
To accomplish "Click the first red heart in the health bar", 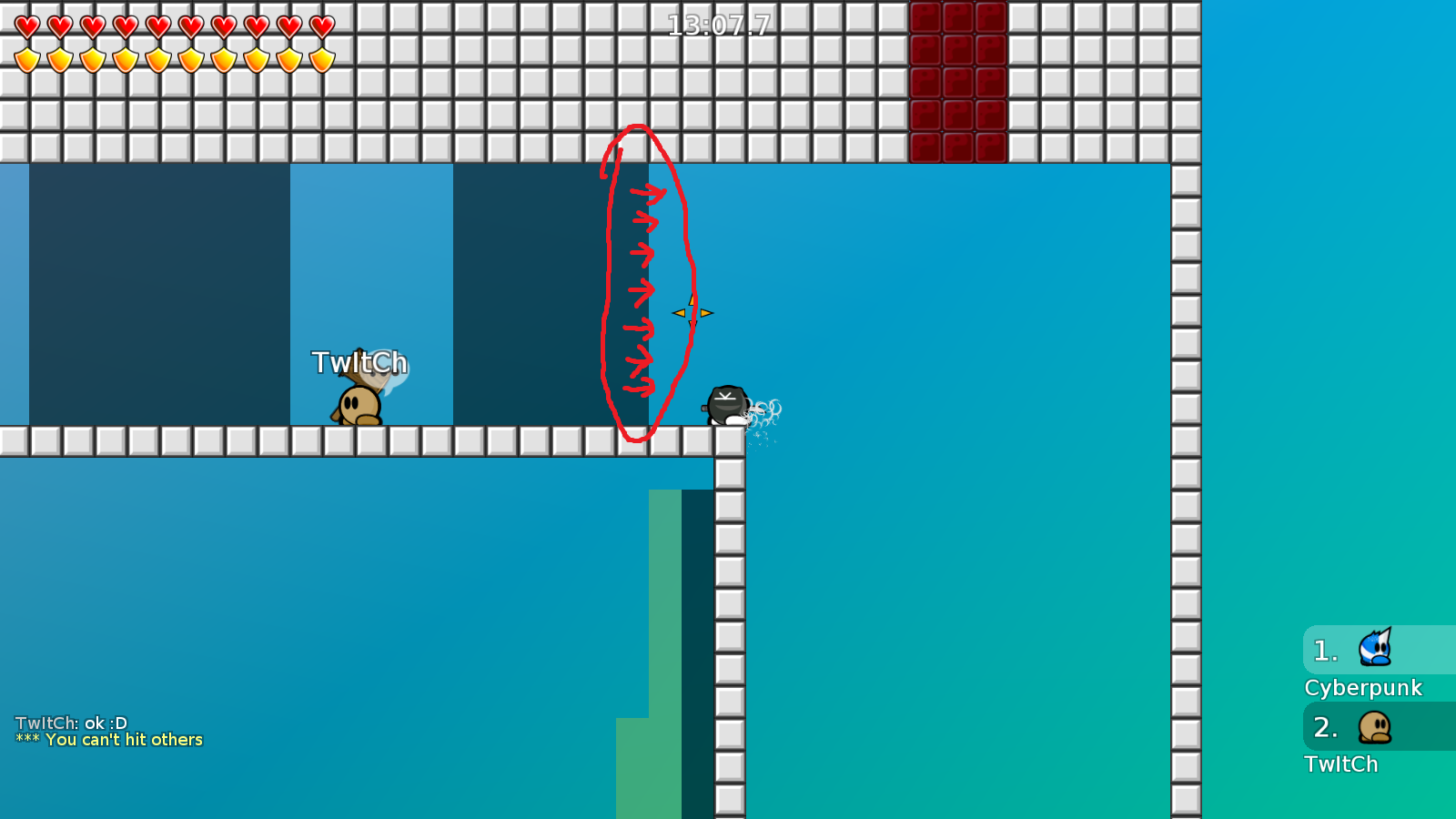I will tap(25, 25).
